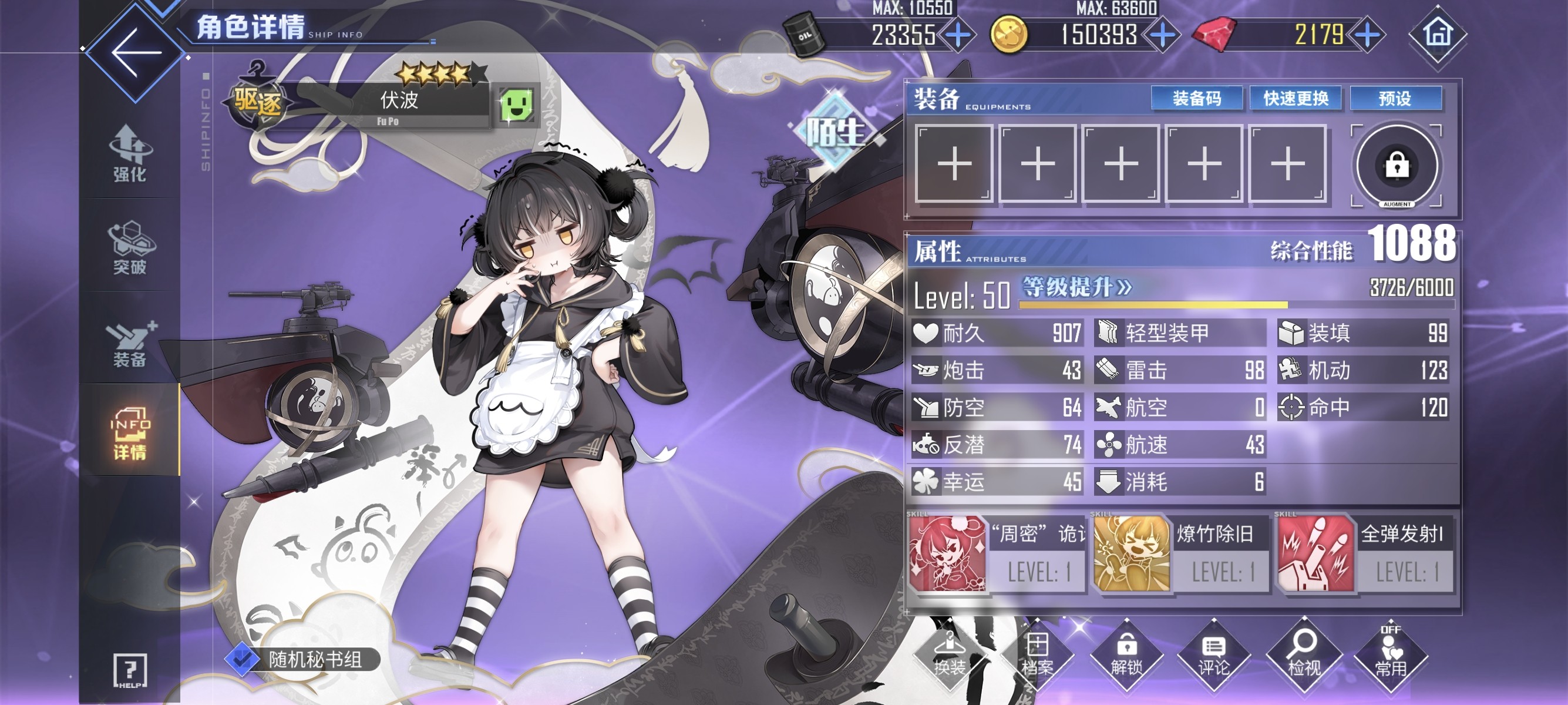The height and width of the screenshot is (705, 1568).
Task: Toggle the 随机秘书组 checkbox
Action: point(243,659)
